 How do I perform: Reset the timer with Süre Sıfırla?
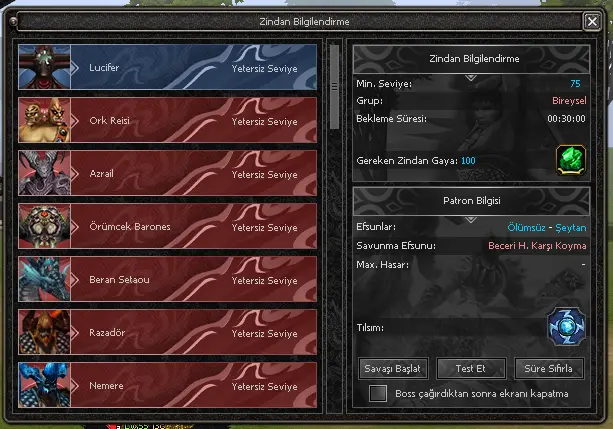549,368
